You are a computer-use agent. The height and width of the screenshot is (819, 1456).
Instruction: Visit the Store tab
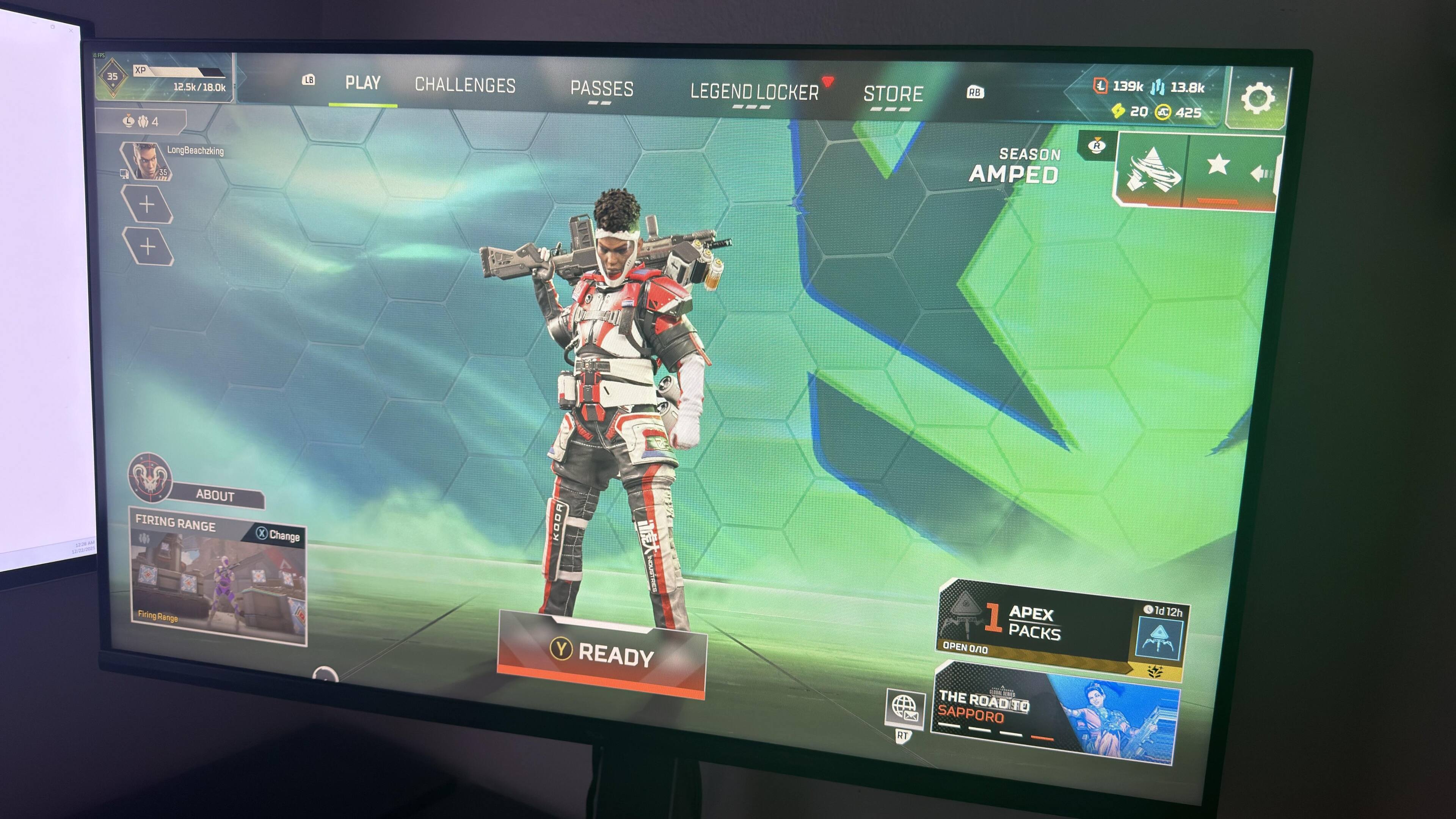tap(893, 94)
